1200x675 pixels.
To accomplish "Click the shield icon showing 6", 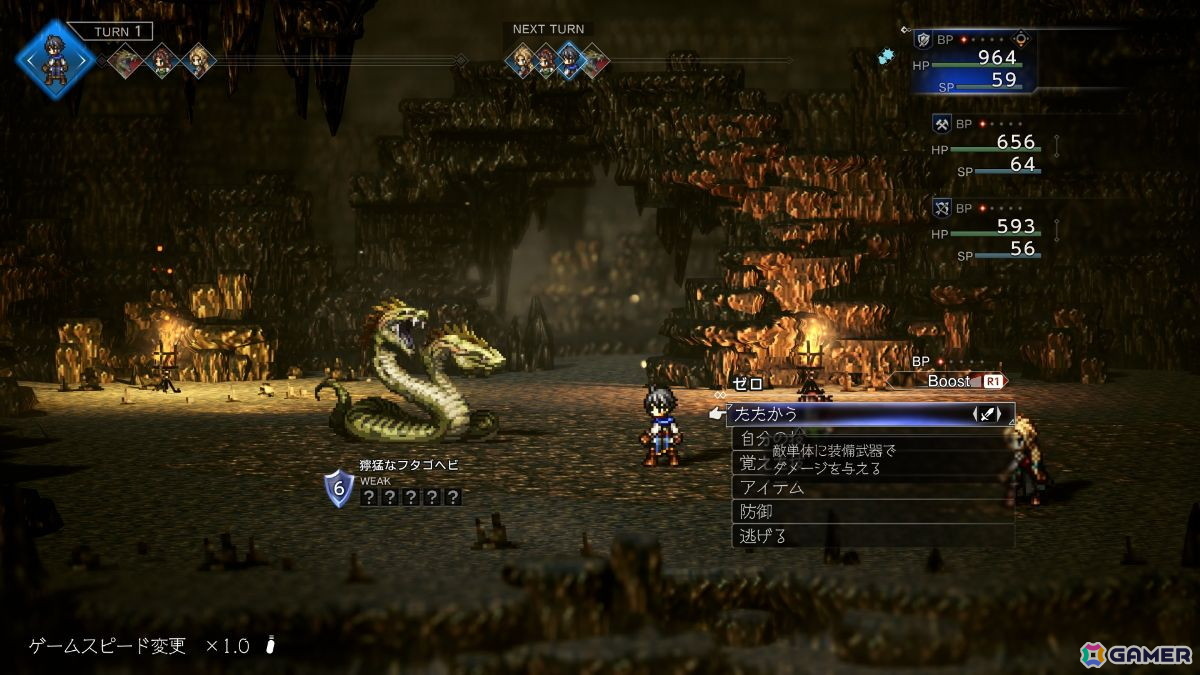I will click(339, 489).
